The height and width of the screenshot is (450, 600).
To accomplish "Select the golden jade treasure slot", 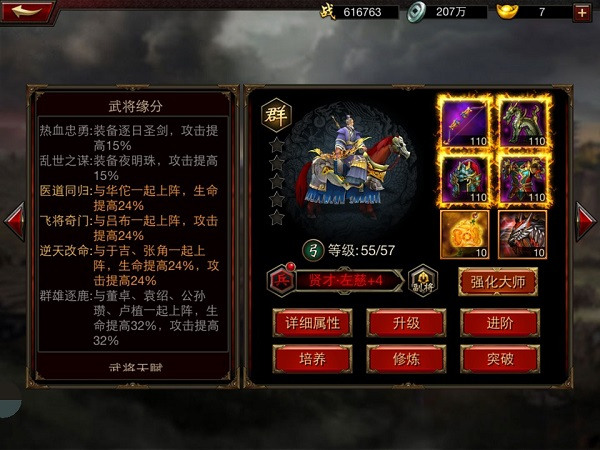I will (x=464, y=234).
